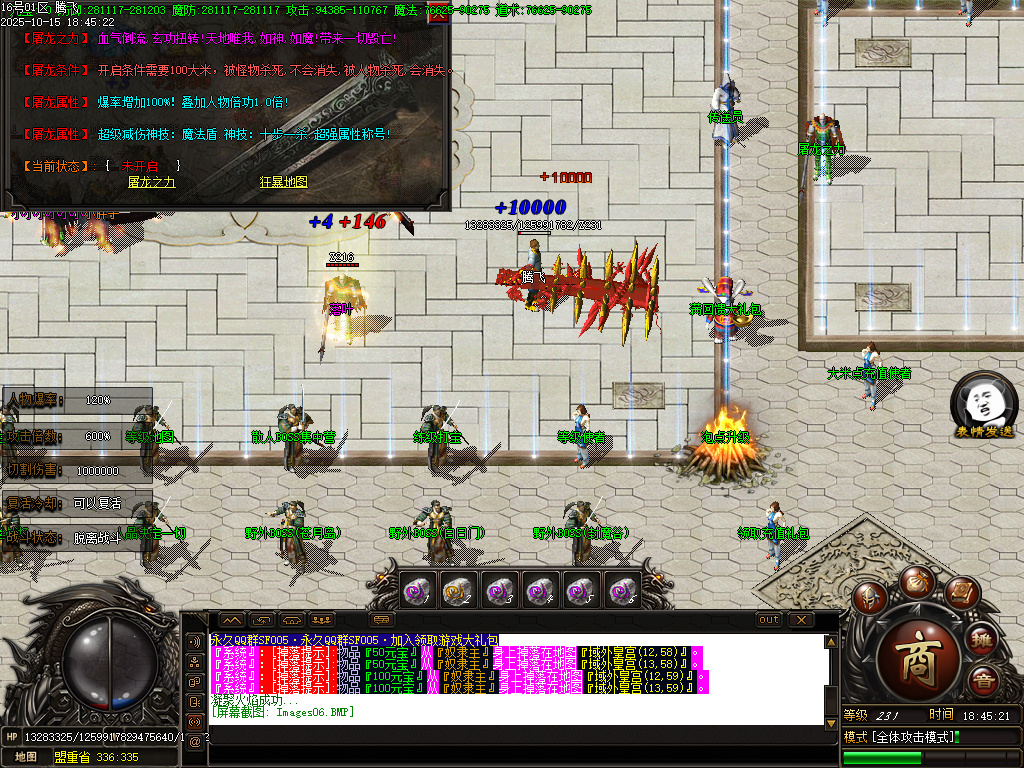Use the purple scroll stone in hotbar slot 6
This screenshot has height=768, width=1024.
pyautogui.click(x=623, y=592)
